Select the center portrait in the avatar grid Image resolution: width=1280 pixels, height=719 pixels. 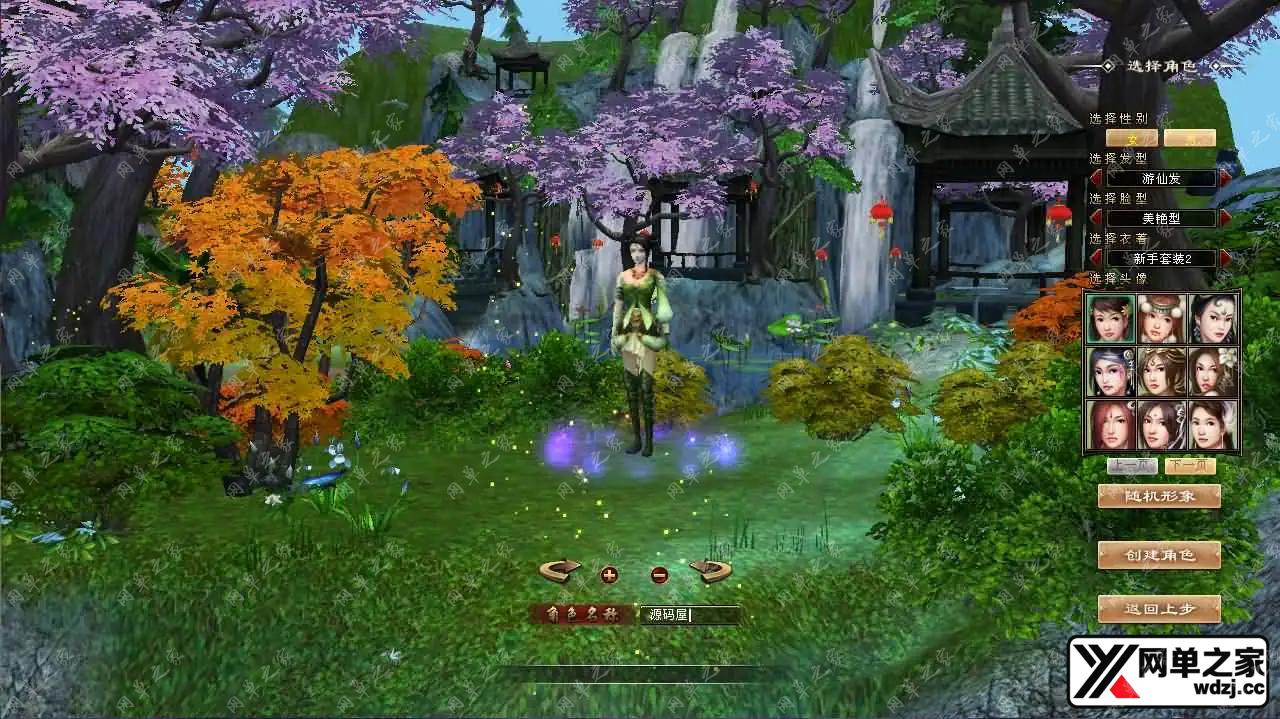tap(1162, 372)
